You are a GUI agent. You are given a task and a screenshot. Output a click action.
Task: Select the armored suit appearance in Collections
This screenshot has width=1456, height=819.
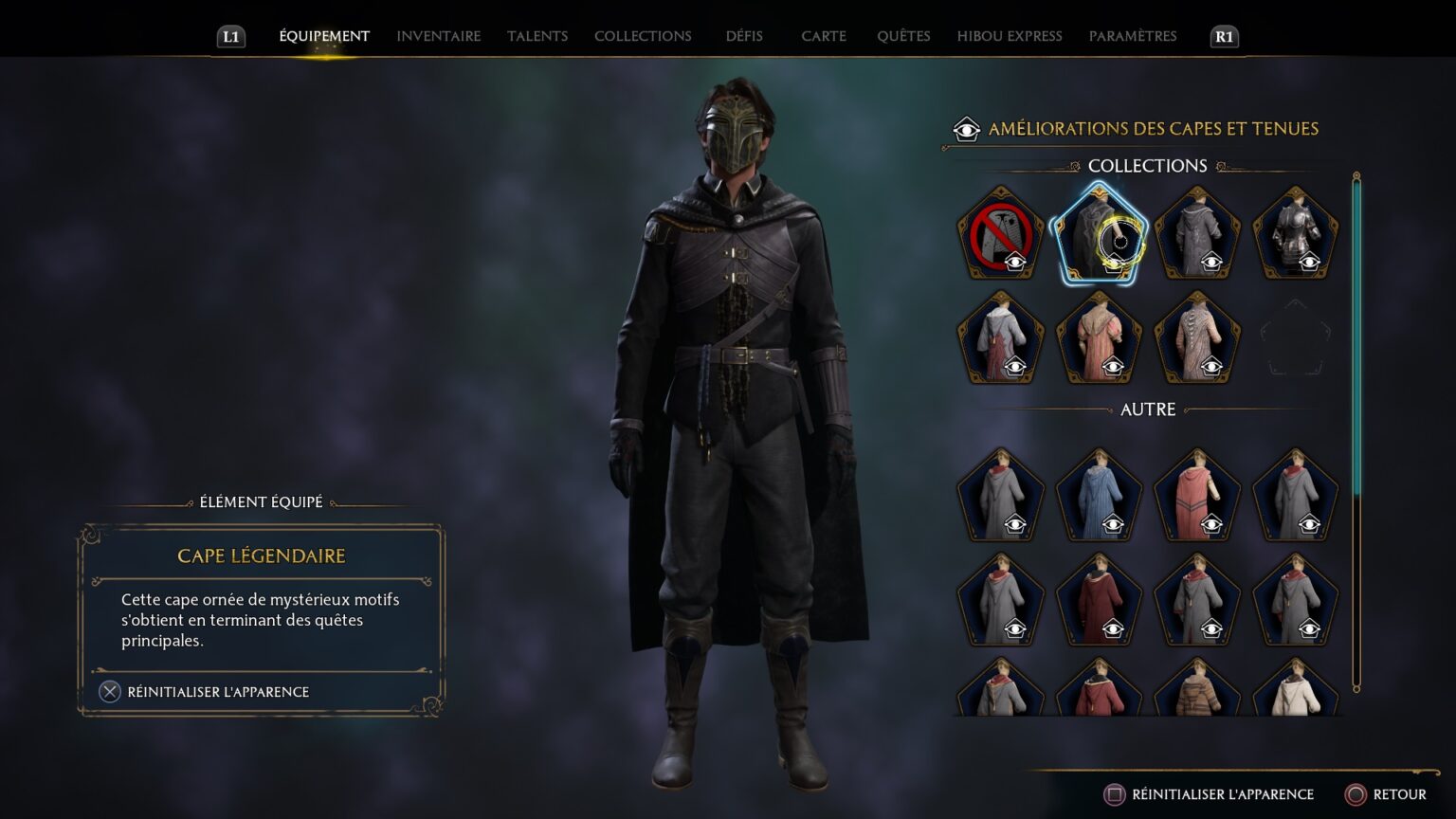[1295, 232]
